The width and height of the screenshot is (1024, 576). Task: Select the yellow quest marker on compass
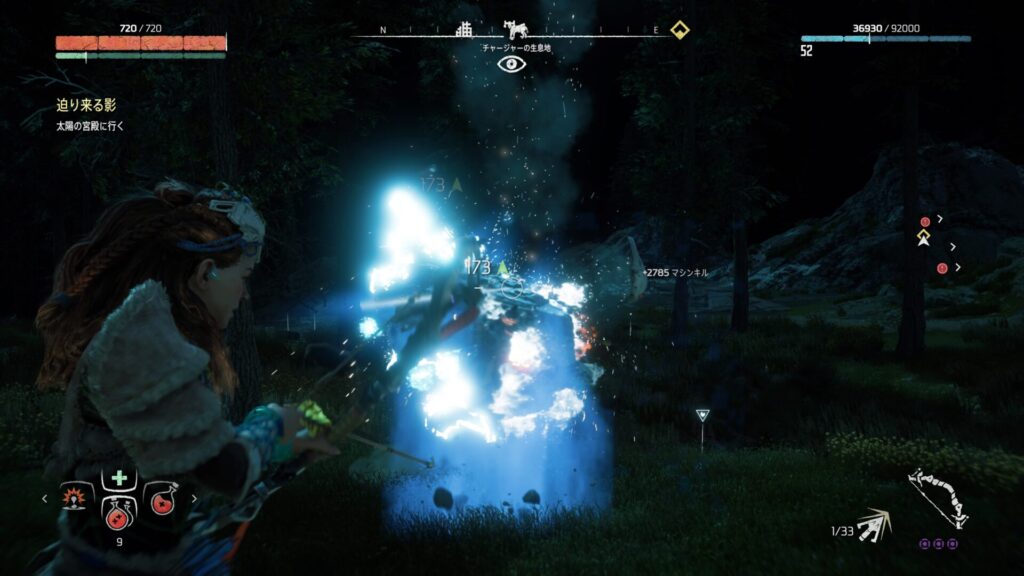coord(680,29)
